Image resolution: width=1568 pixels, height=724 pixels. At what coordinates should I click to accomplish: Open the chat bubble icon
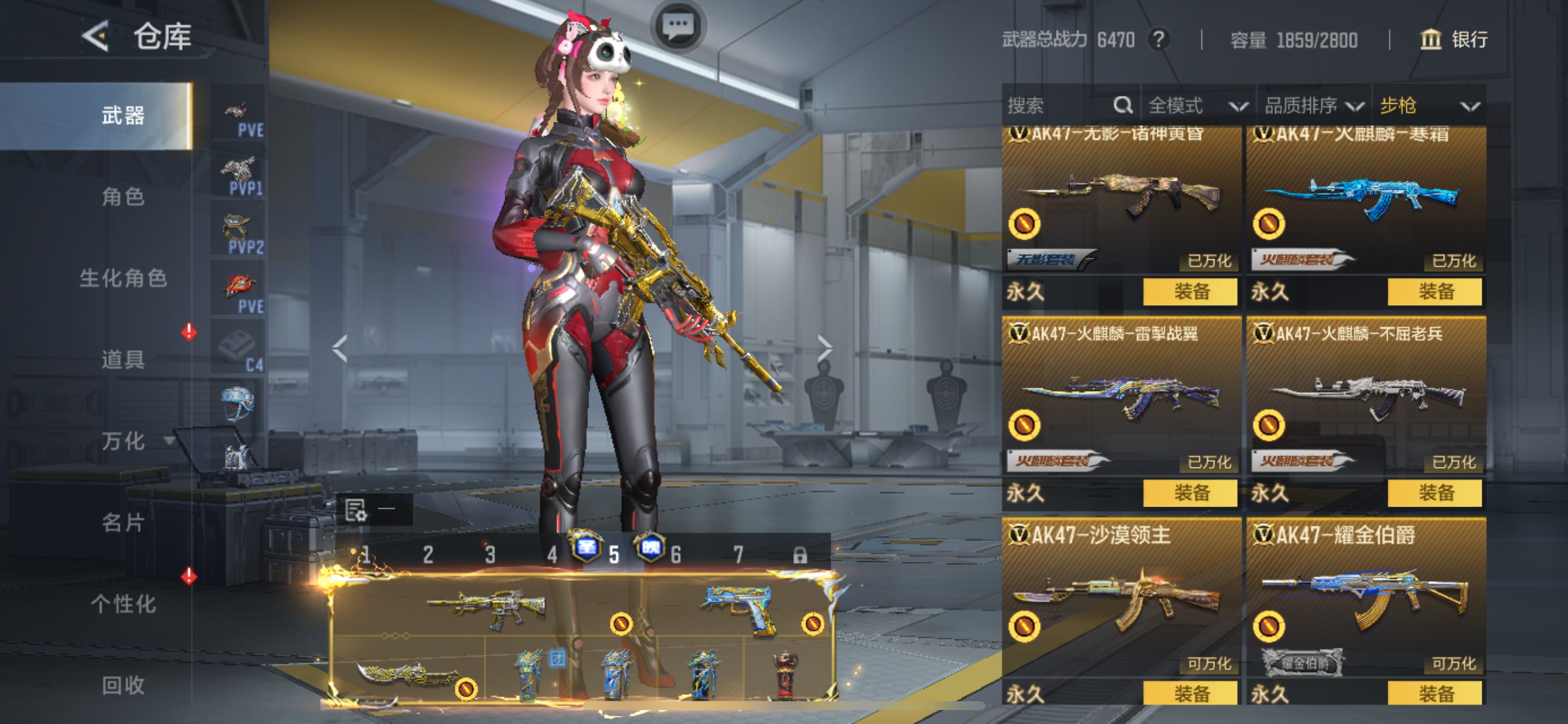pos(677,26)
